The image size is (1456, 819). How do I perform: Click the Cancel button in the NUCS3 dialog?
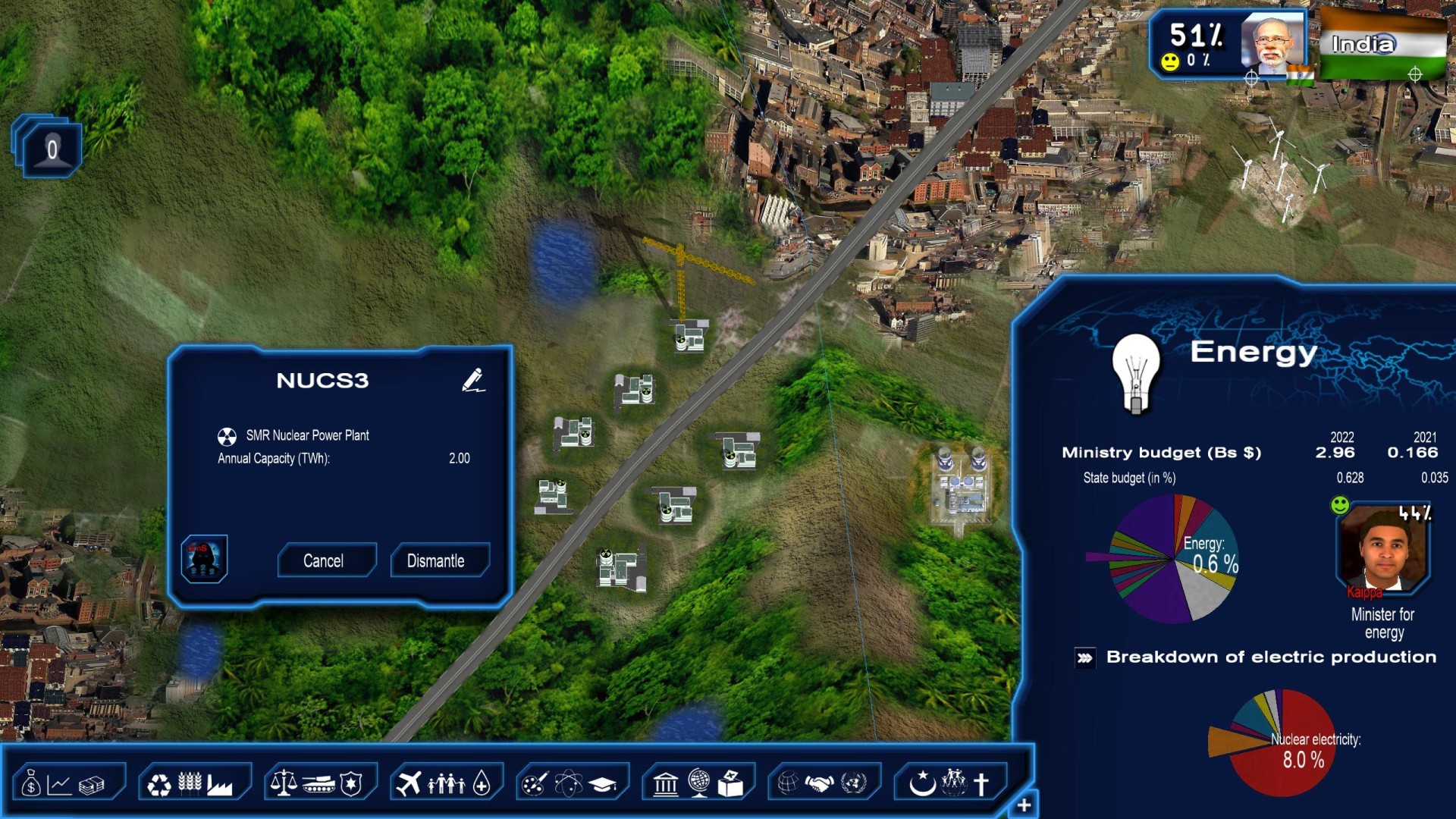click(327, 560)
